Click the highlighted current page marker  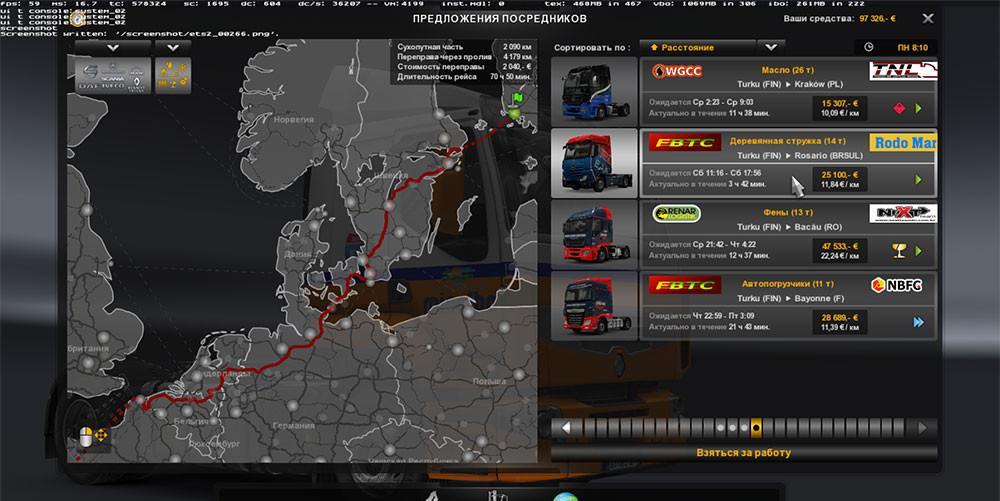click(756, 427)
